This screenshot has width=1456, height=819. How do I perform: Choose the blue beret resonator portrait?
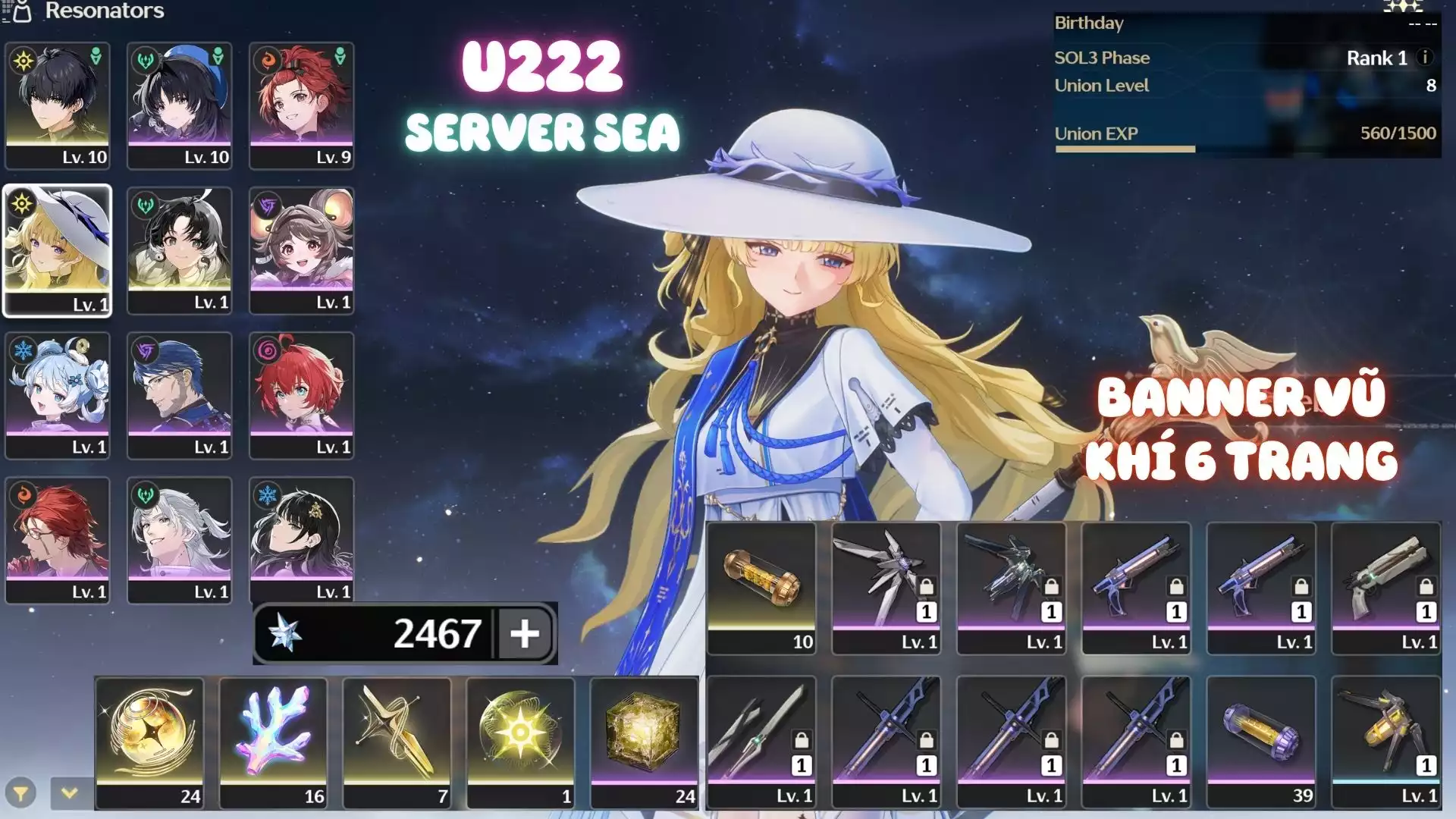pyautogui.click(x=180, y=105)
